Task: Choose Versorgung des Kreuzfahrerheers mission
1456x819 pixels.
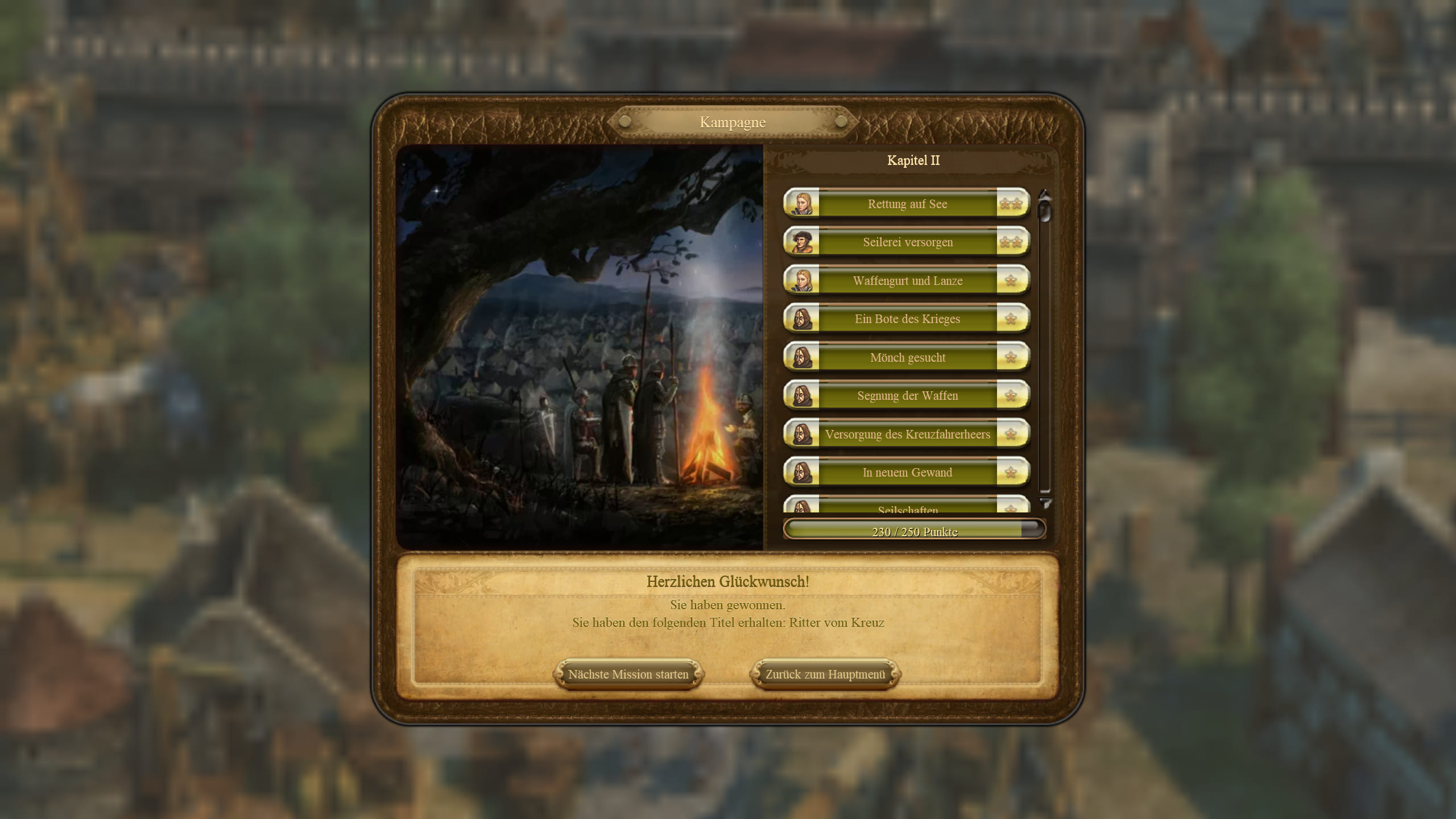Action: 907,434
